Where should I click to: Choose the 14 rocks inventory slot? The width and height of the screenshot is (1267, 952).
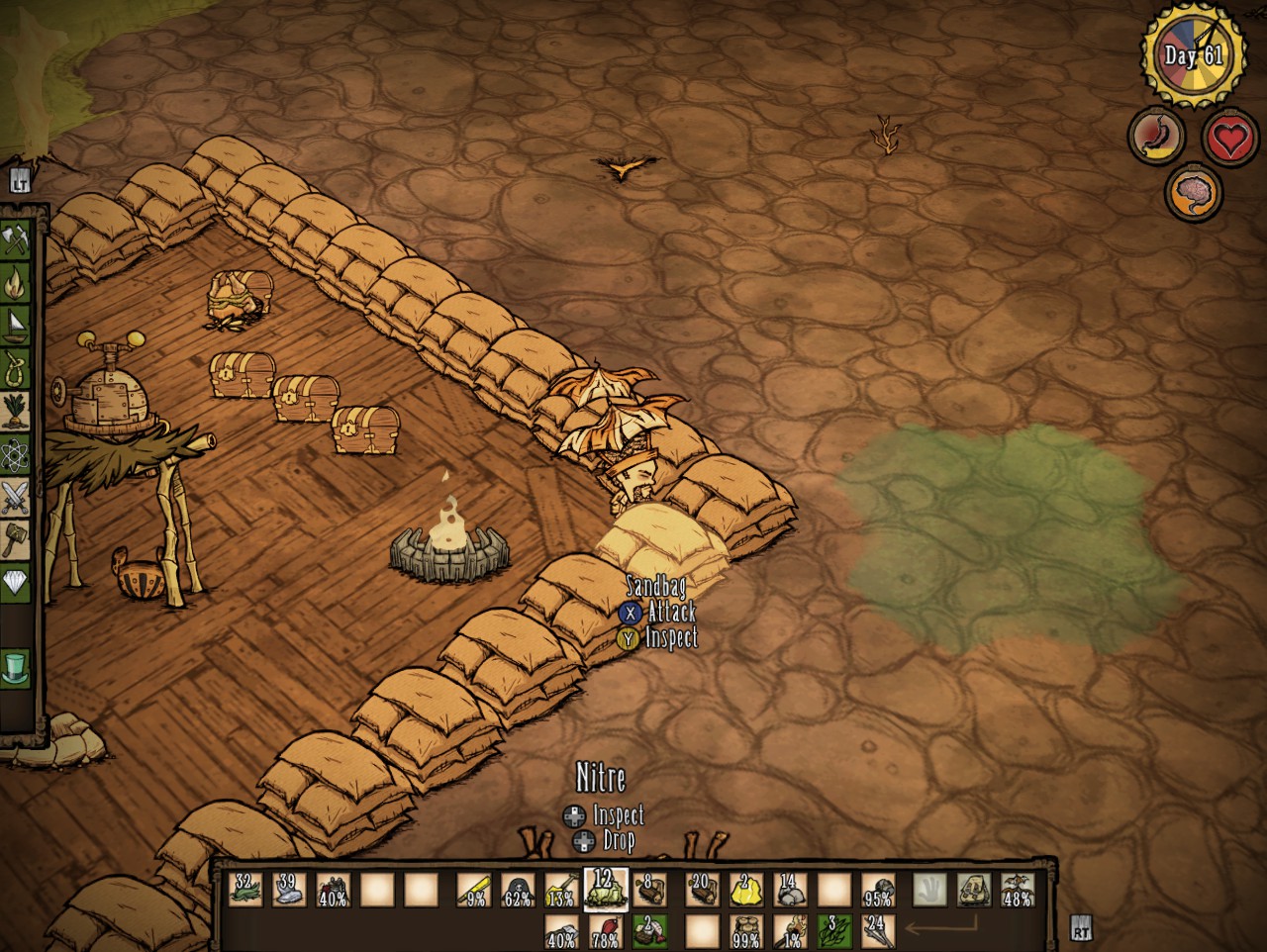click(788, 890)
